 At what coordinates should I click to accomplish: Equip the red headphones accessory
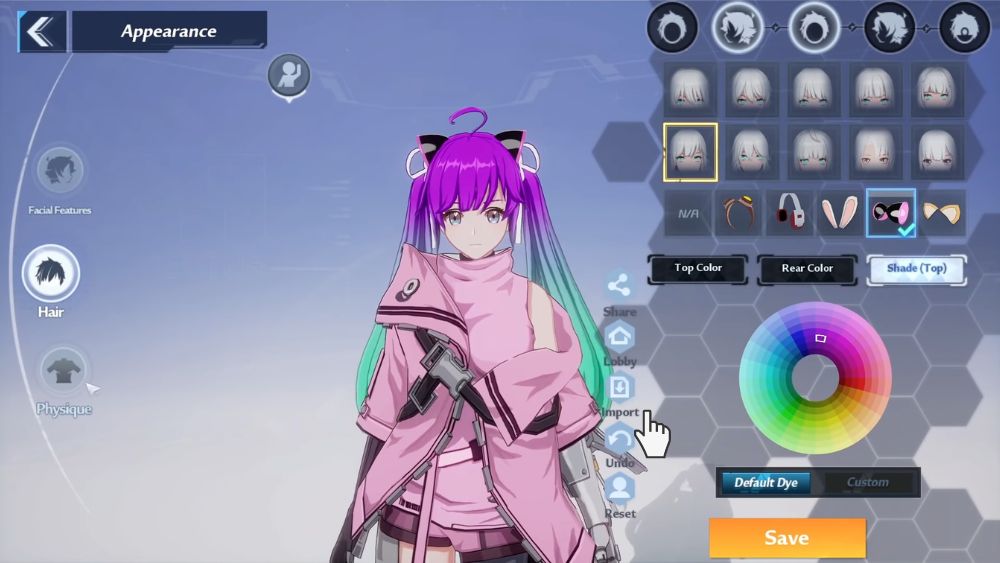(790, 213)
